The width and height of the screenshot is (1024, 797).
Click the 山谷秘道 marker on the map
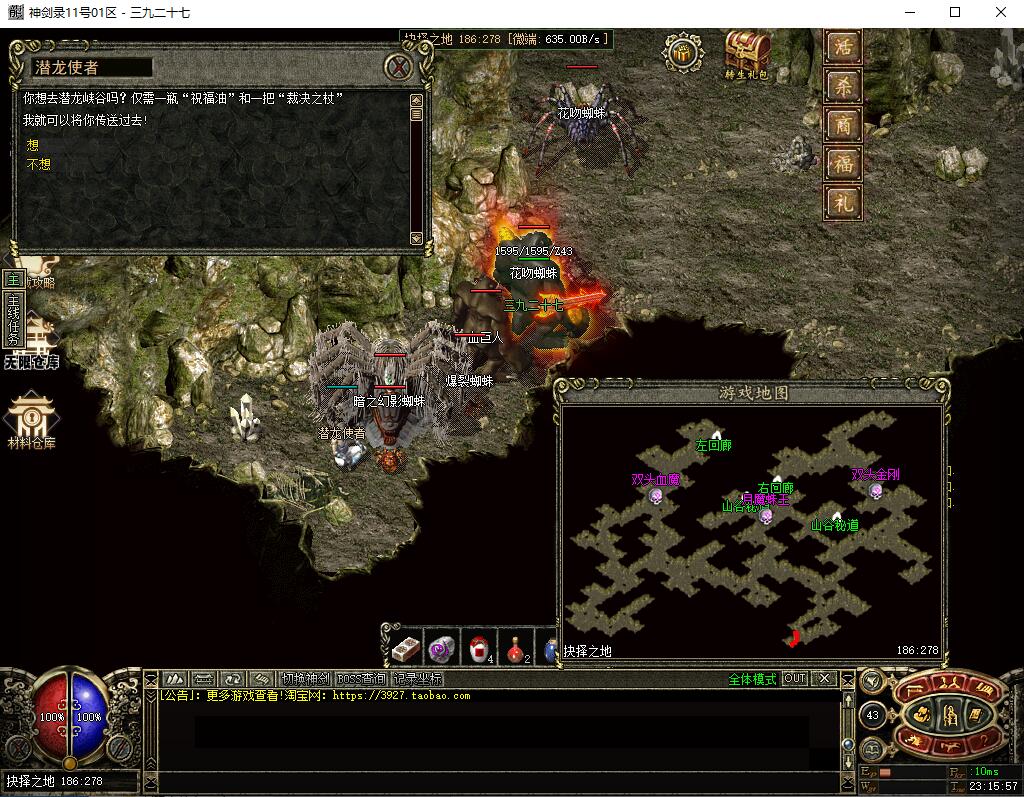(x=836, y=521)
